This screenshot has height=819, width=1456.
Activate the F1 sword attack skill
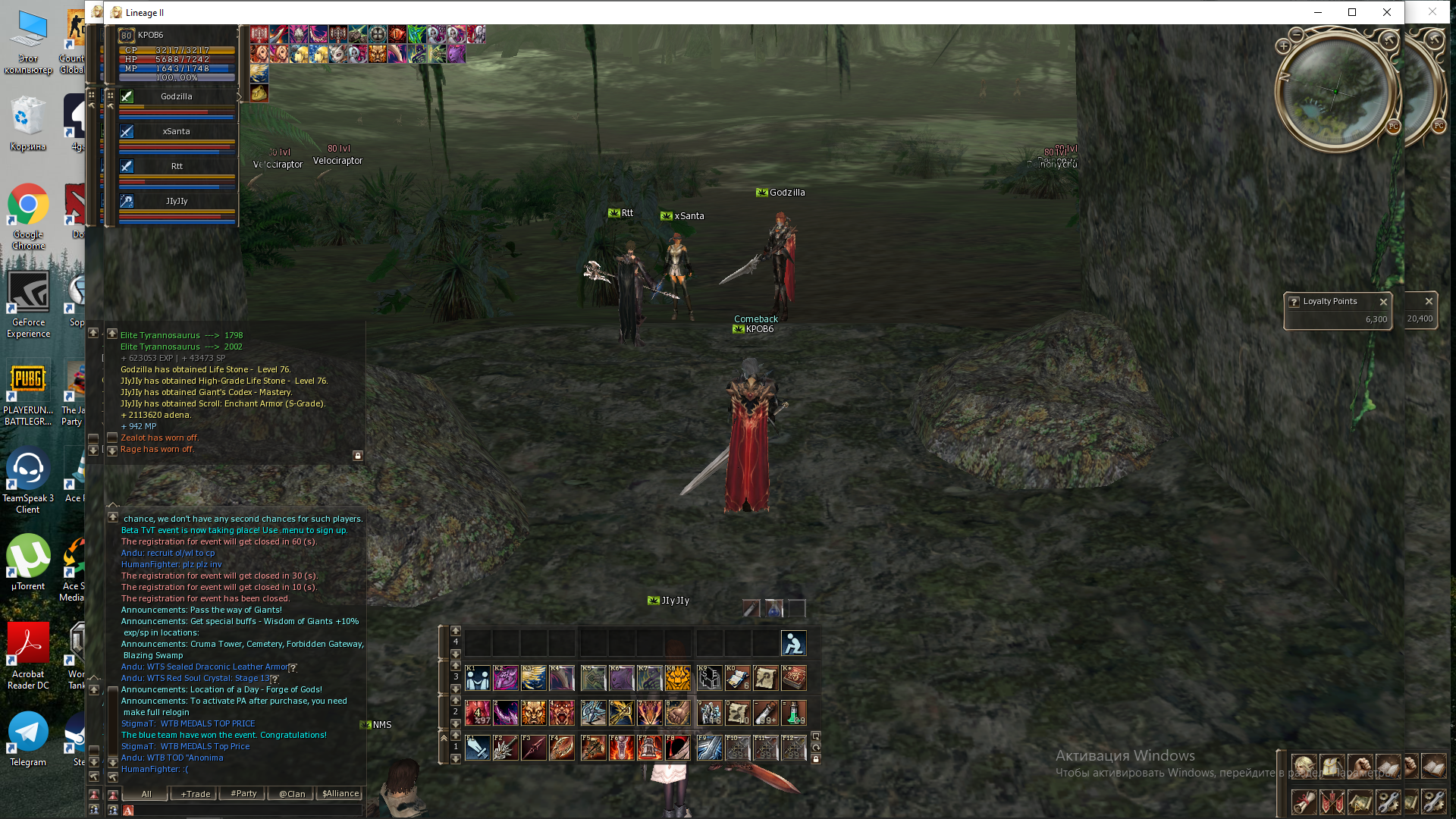coord(477,748)
